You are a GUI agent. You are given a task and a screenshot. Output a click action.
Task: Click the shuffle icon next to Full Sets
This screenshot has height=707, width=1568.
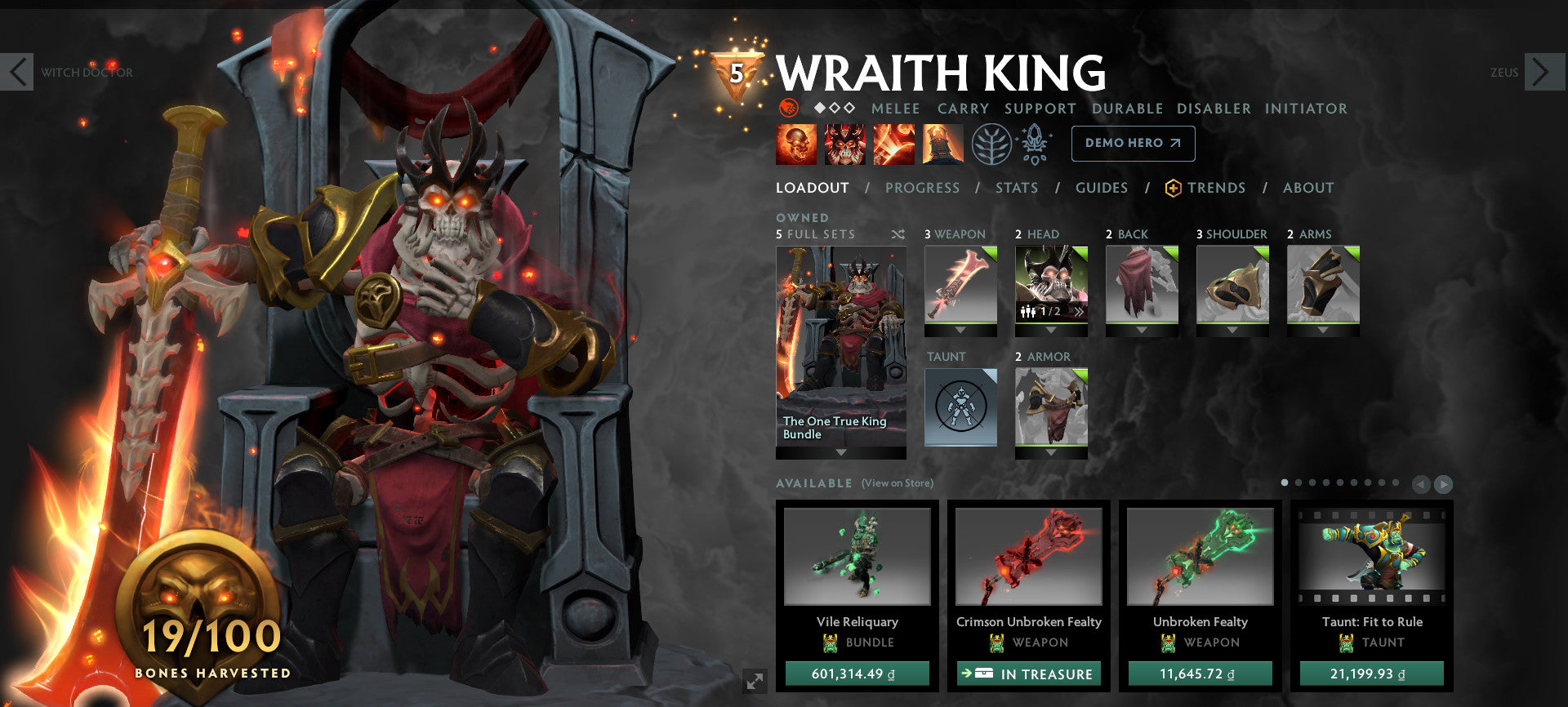[x=898, y=233]
